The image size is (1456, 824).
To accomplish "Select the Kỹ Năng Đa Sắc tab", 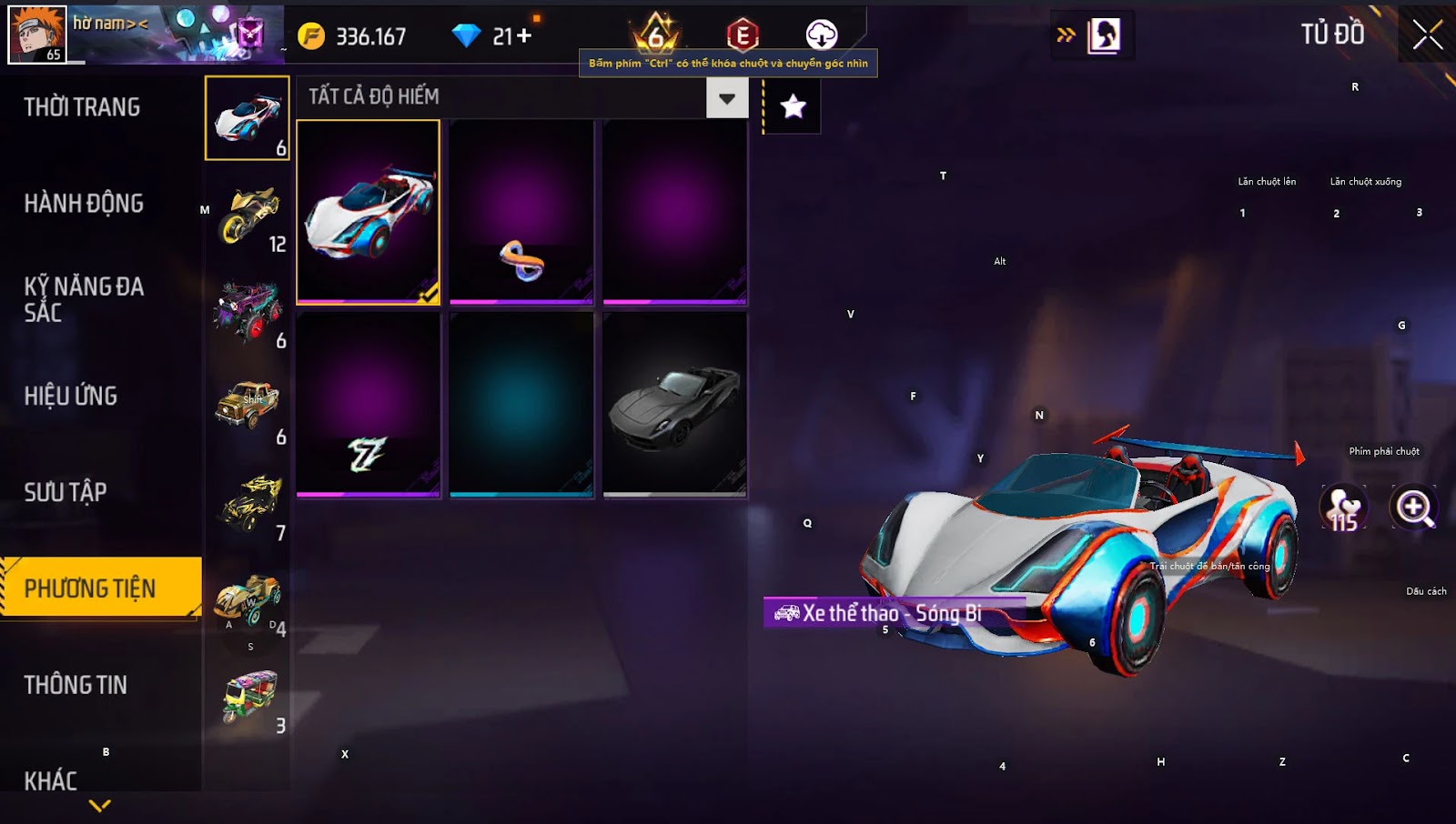I will click(84, 299).
